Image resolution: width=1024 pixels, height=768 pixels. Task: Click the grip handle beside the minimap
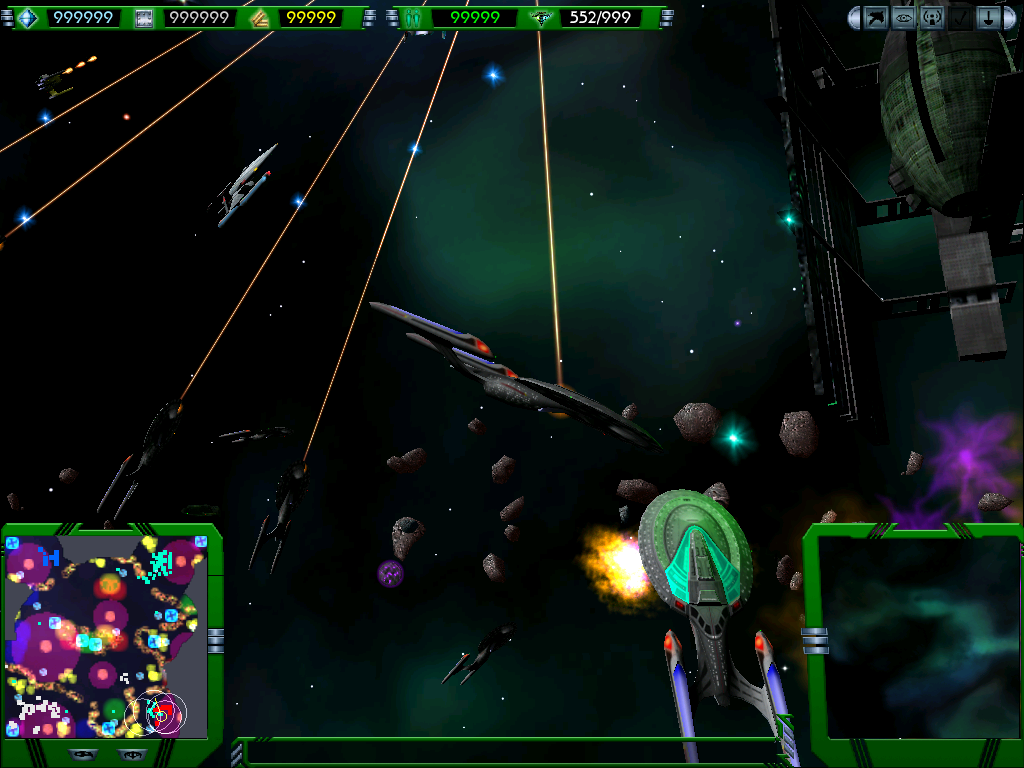pos(216,640)
